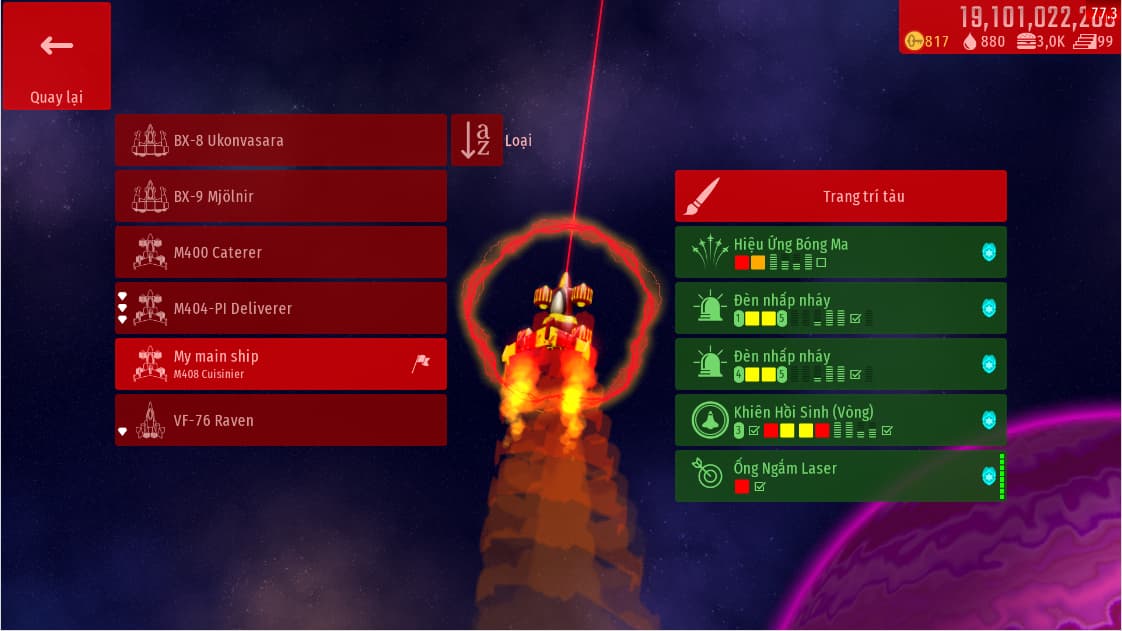
Task: Go back with the Quay lại button
Action: 56,56
